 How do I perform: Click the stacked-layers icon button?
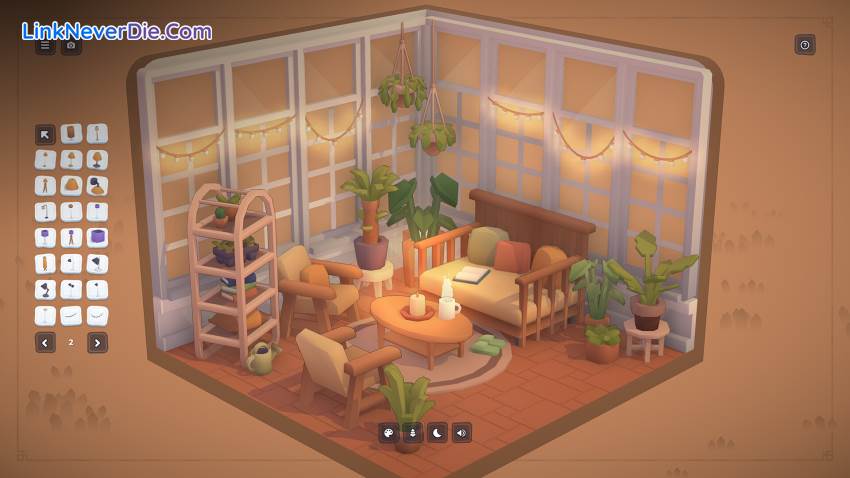pos(412,433)
